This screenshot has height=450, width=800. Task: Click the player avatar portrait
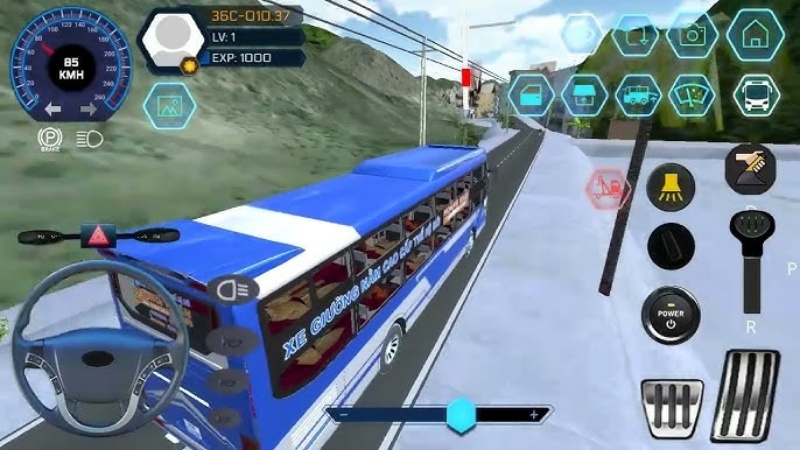pos(171,40)
